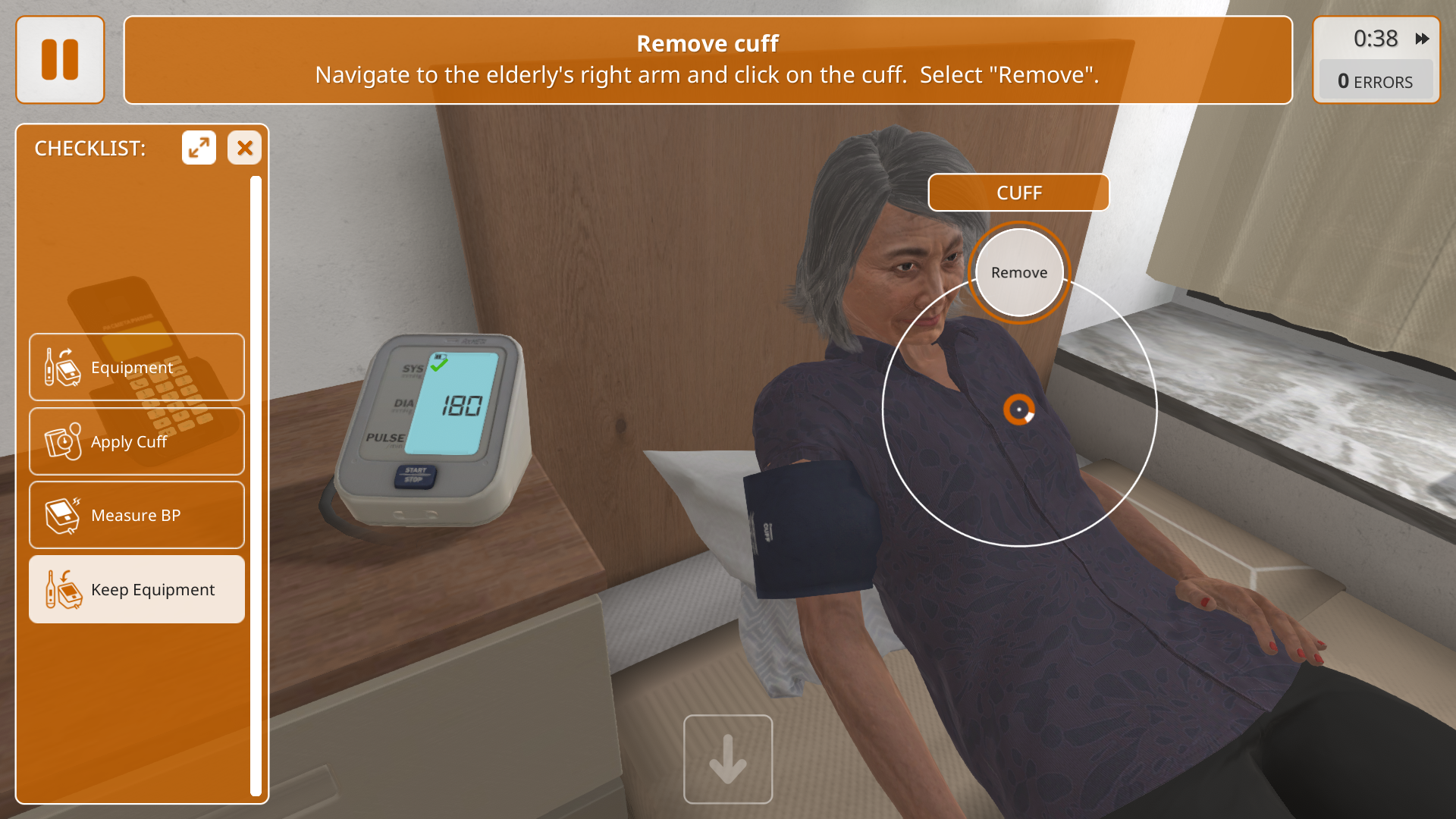The image size is (1456, 819).
Task: Expand the checklist panel
Action: [x=199, y=148]
